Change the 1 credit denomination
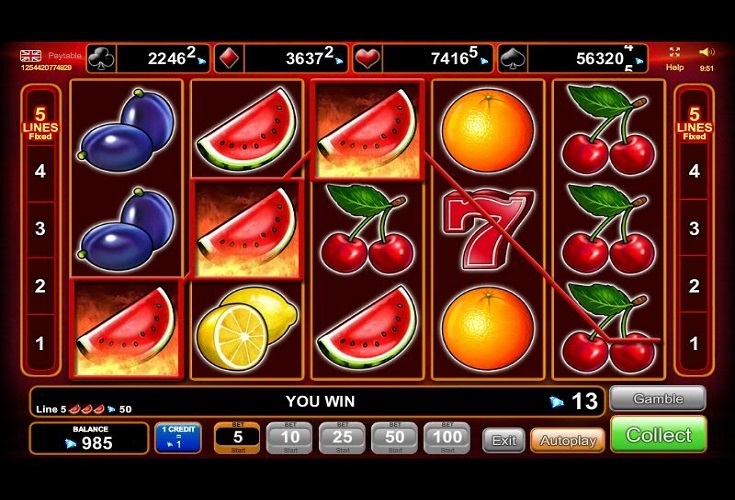The height and width of the screenshot is (500, 735). [177, 438]
